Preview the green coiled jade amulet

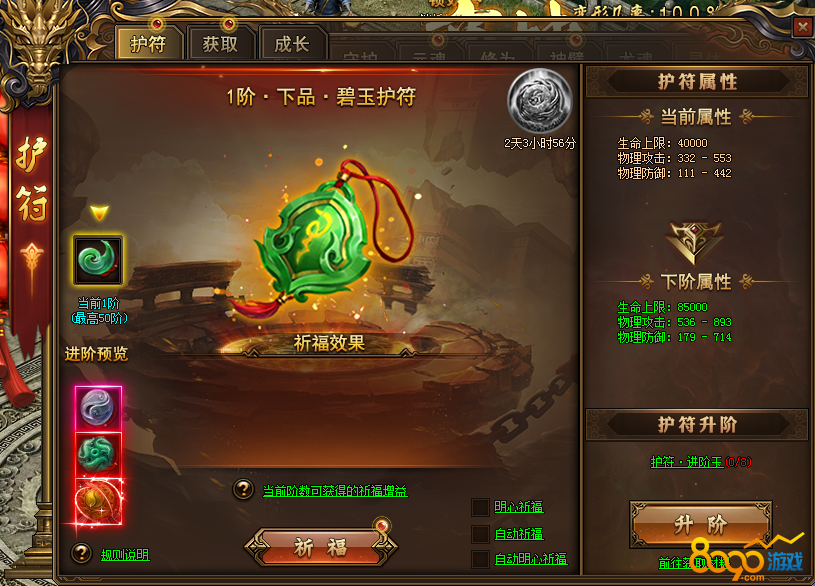click(x=98, y=454)
